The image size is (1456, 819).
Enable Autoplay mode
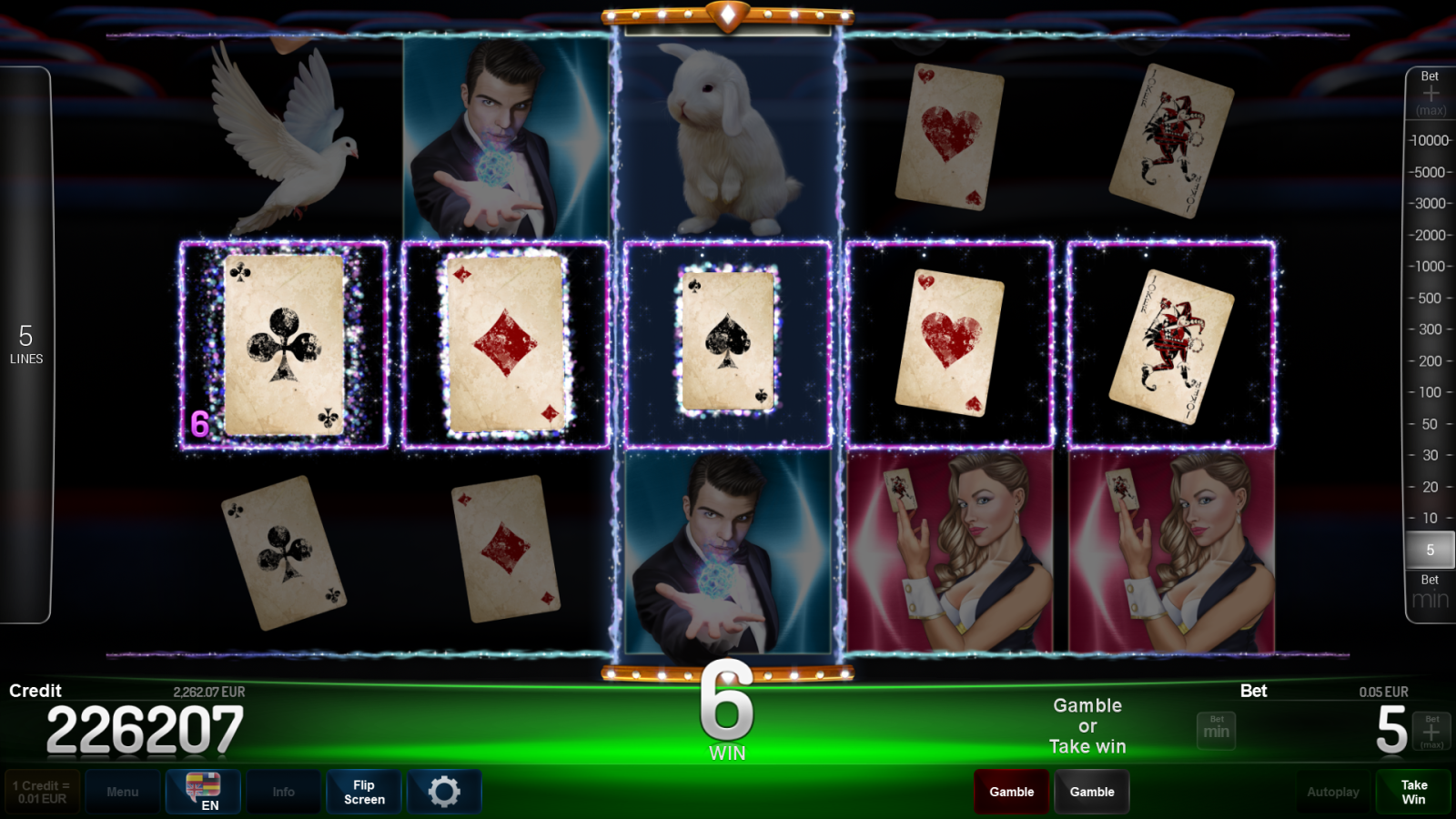click(1333, 791)
